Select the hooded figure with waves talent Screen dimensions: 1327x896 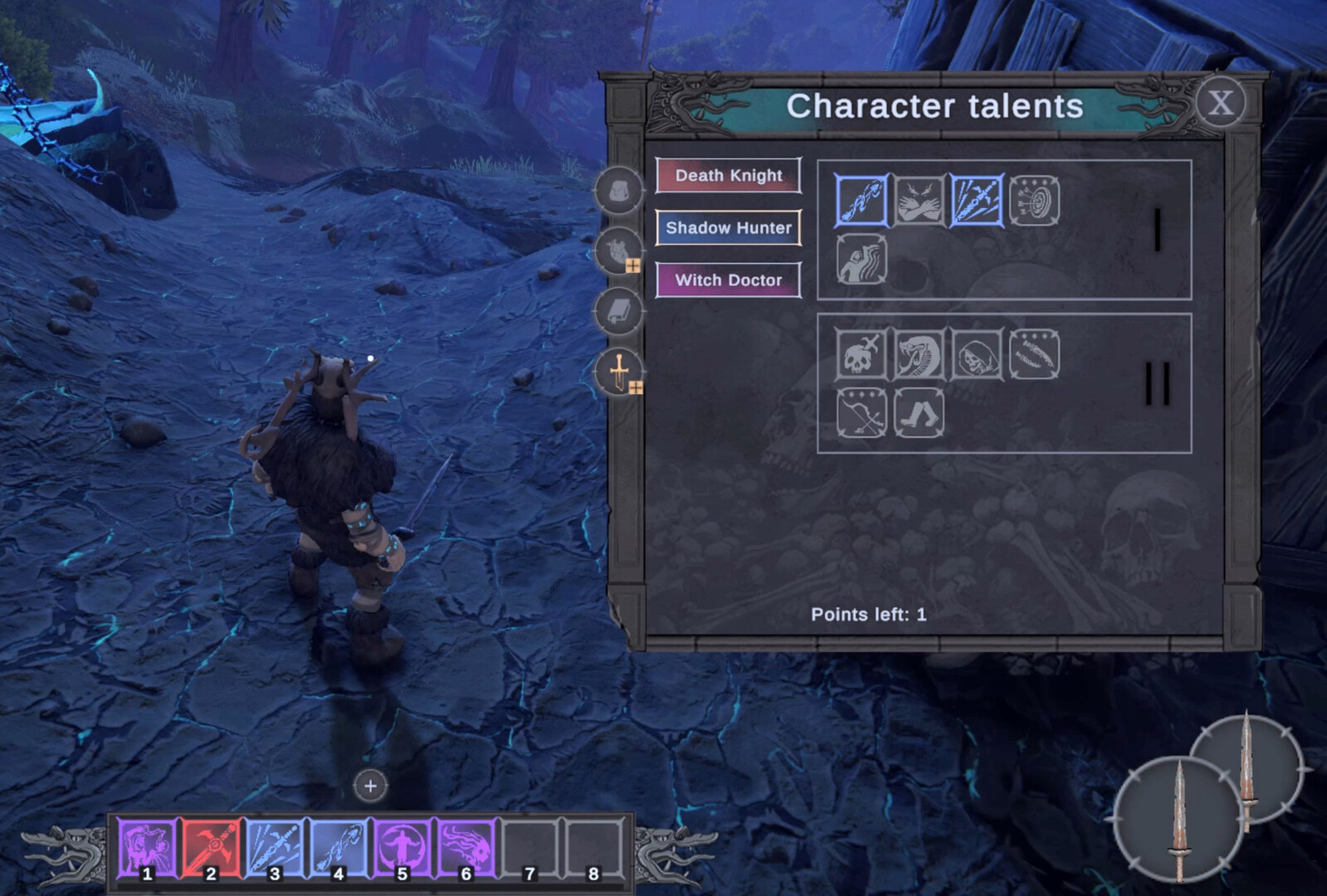click(861, 259)
